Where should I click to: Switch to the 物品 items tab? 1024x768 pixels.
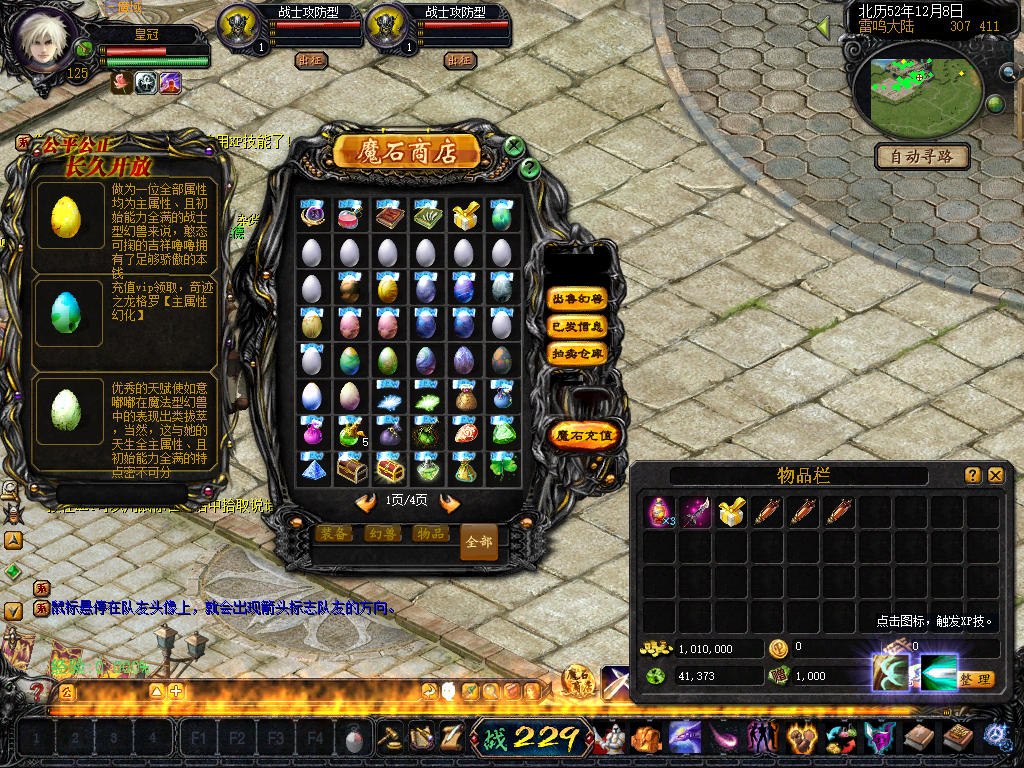click(x=430, y=534)
